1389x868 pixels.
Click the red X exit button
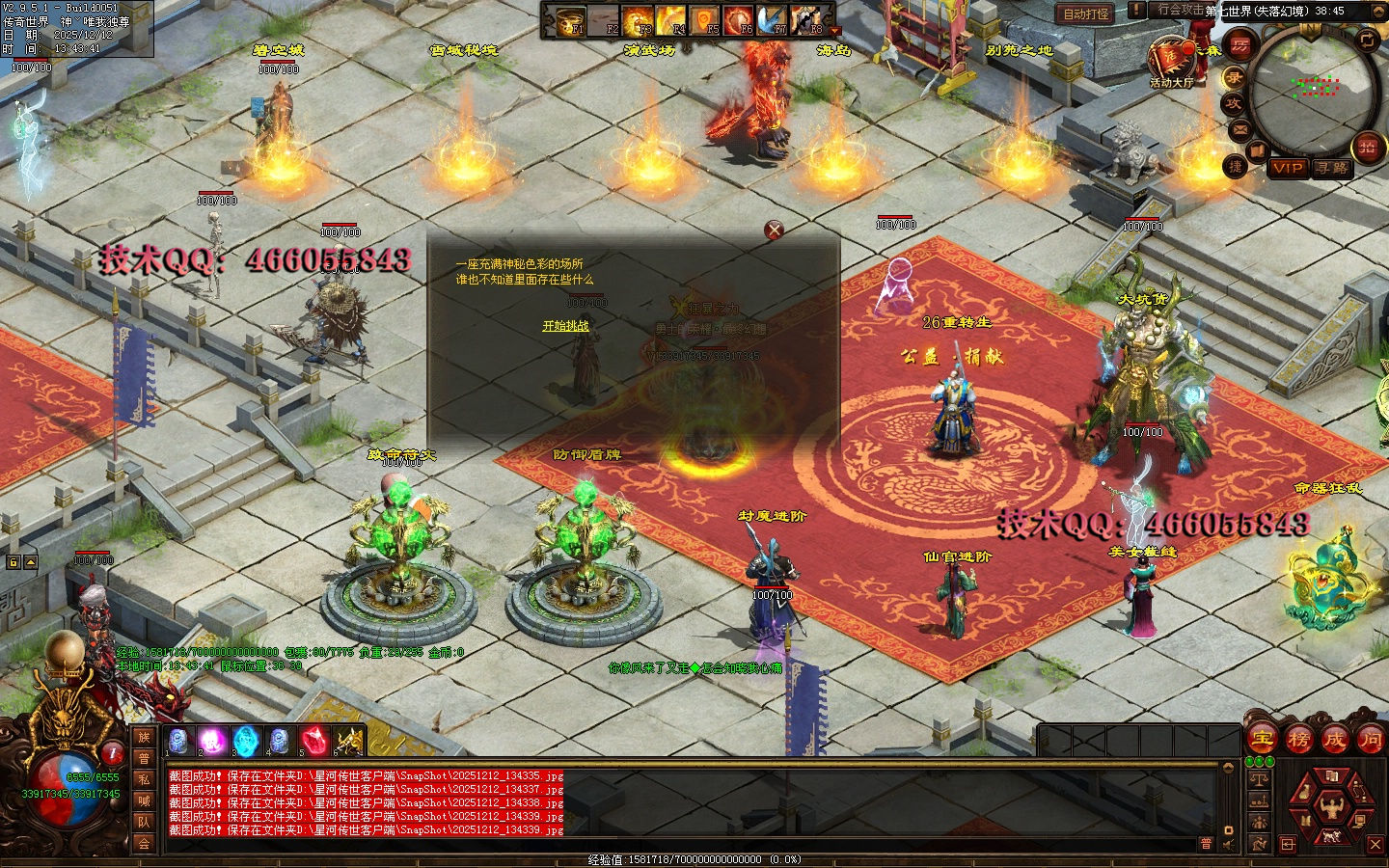(x=1375, y=844)
